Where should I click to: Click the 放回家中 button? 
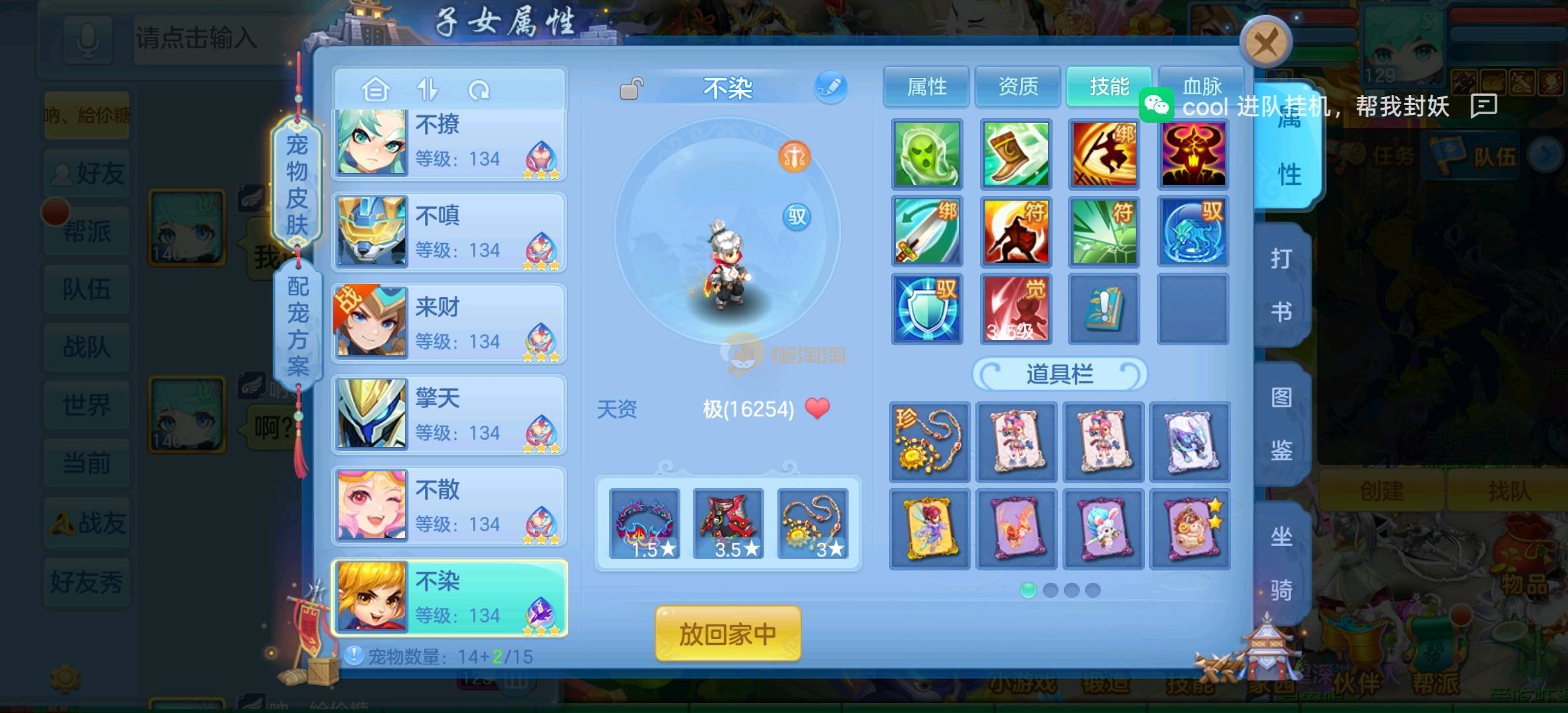coord(728,634)
